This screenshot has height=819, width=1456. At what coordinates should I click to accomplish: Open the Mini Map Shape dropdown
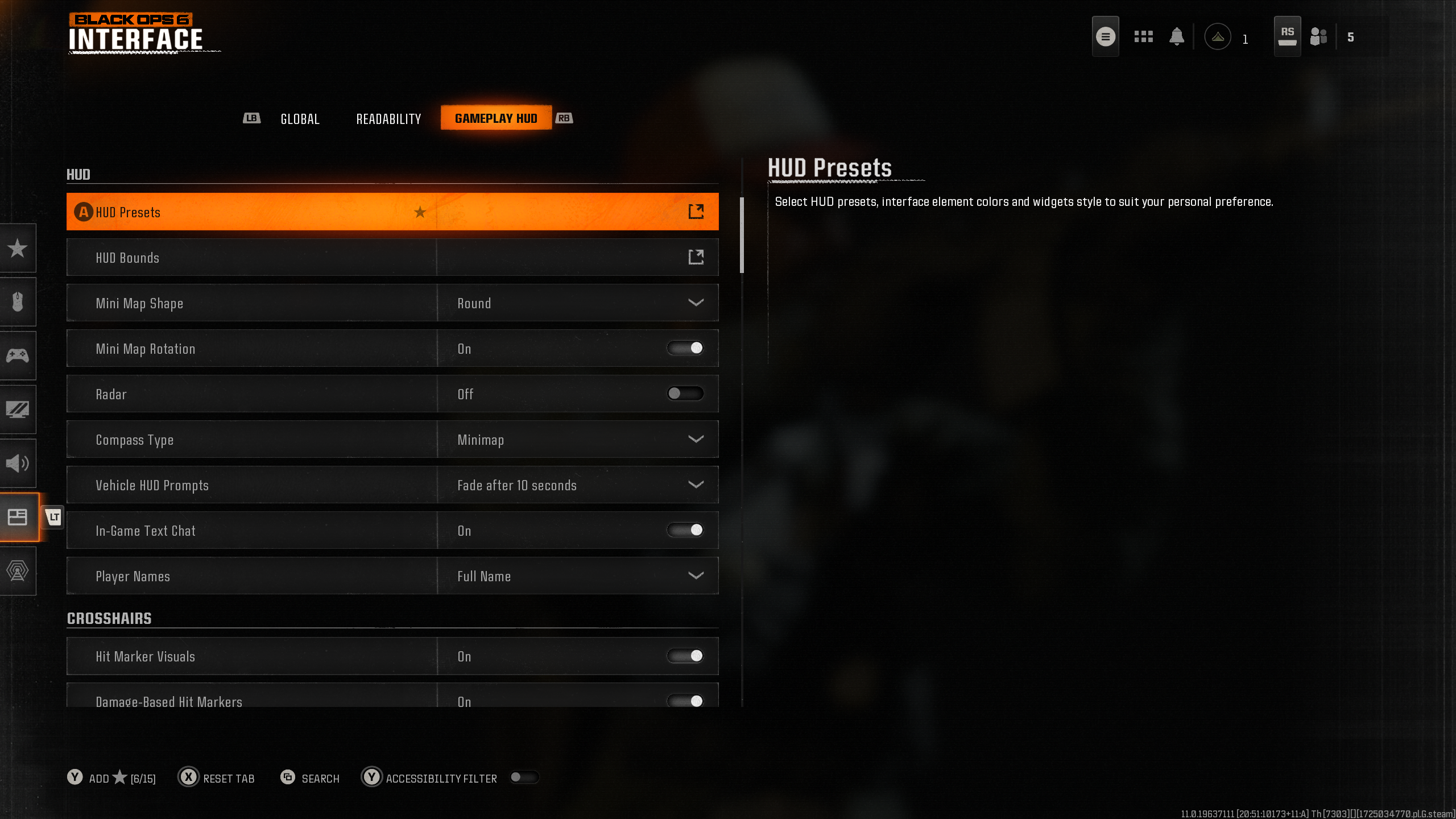577,303
